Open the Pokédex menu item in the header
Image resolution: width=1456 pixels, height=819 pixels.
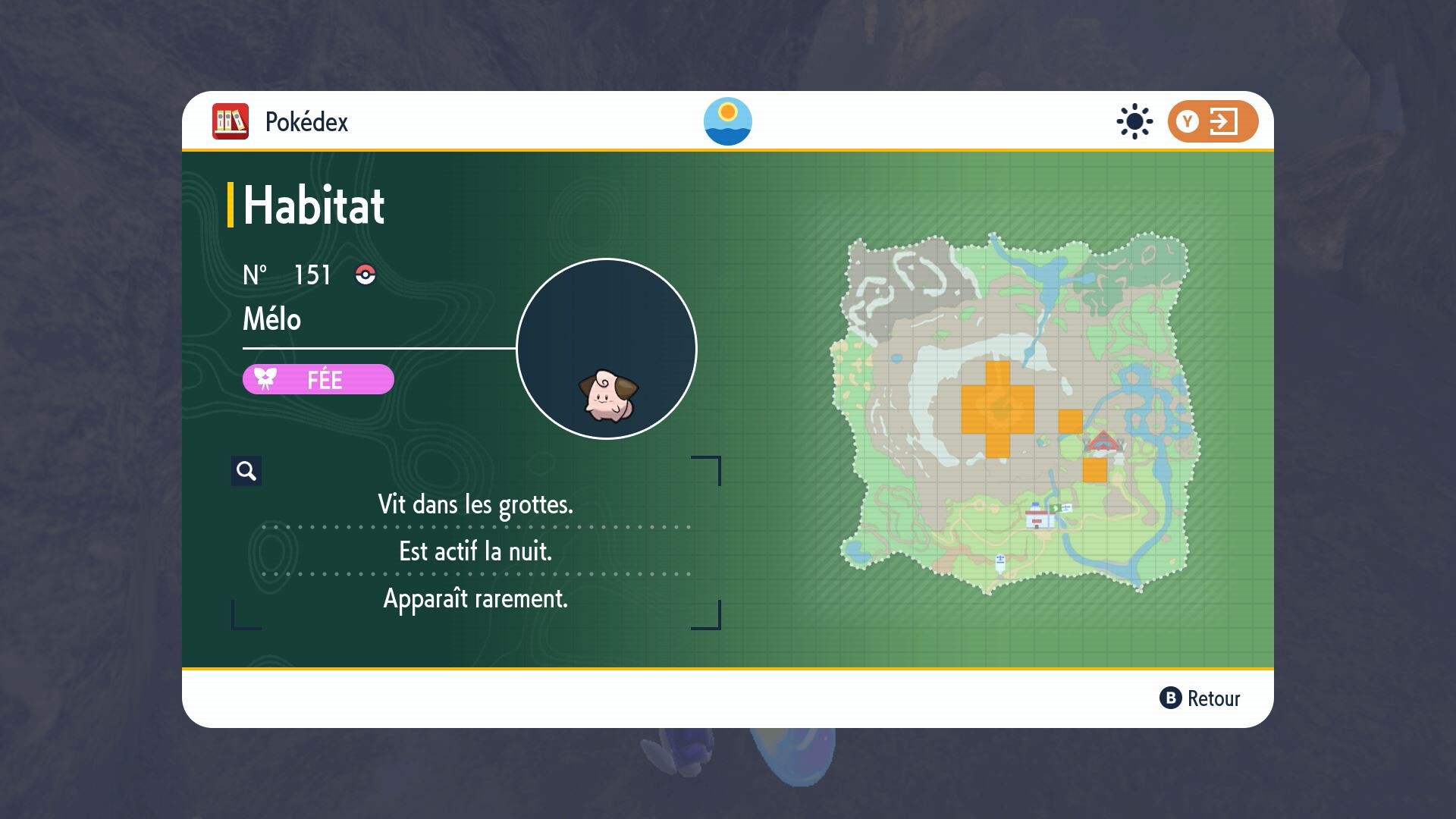point(307,121)
